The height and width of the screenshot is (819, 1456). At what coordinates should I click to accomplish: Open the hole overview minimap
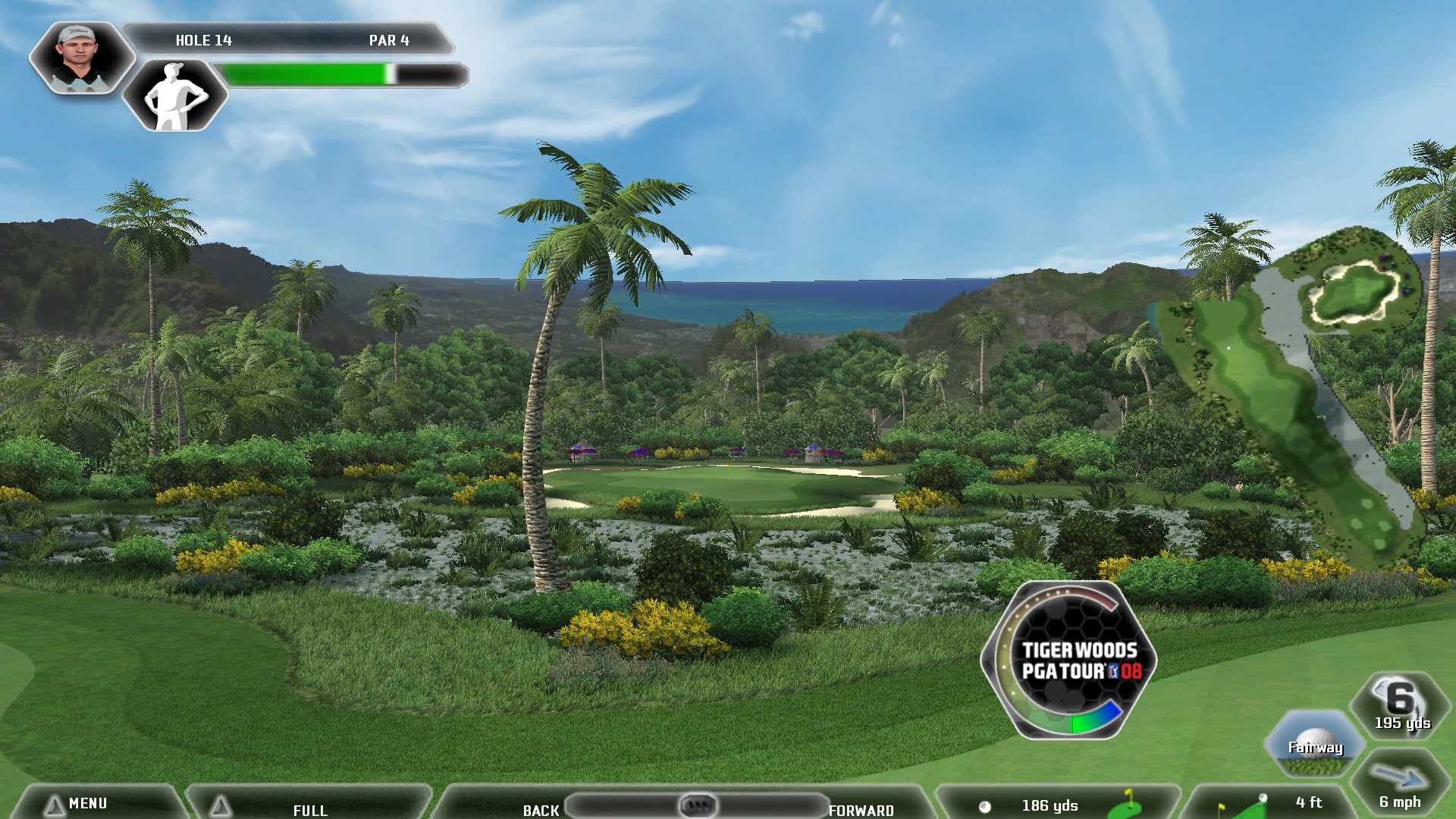[x=1297, y=394]
